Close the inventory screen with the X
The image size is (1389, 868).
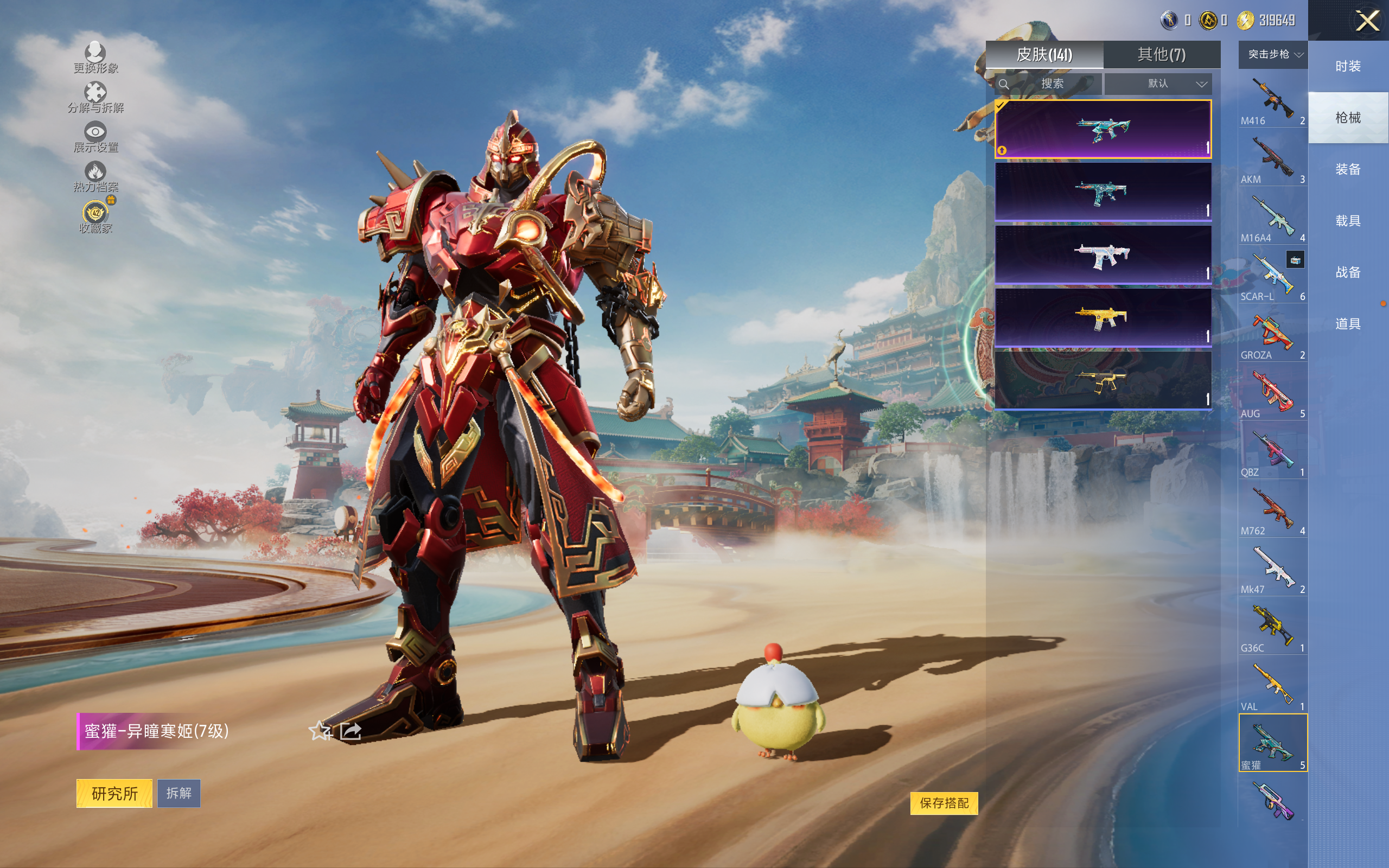pos(1367,22)
